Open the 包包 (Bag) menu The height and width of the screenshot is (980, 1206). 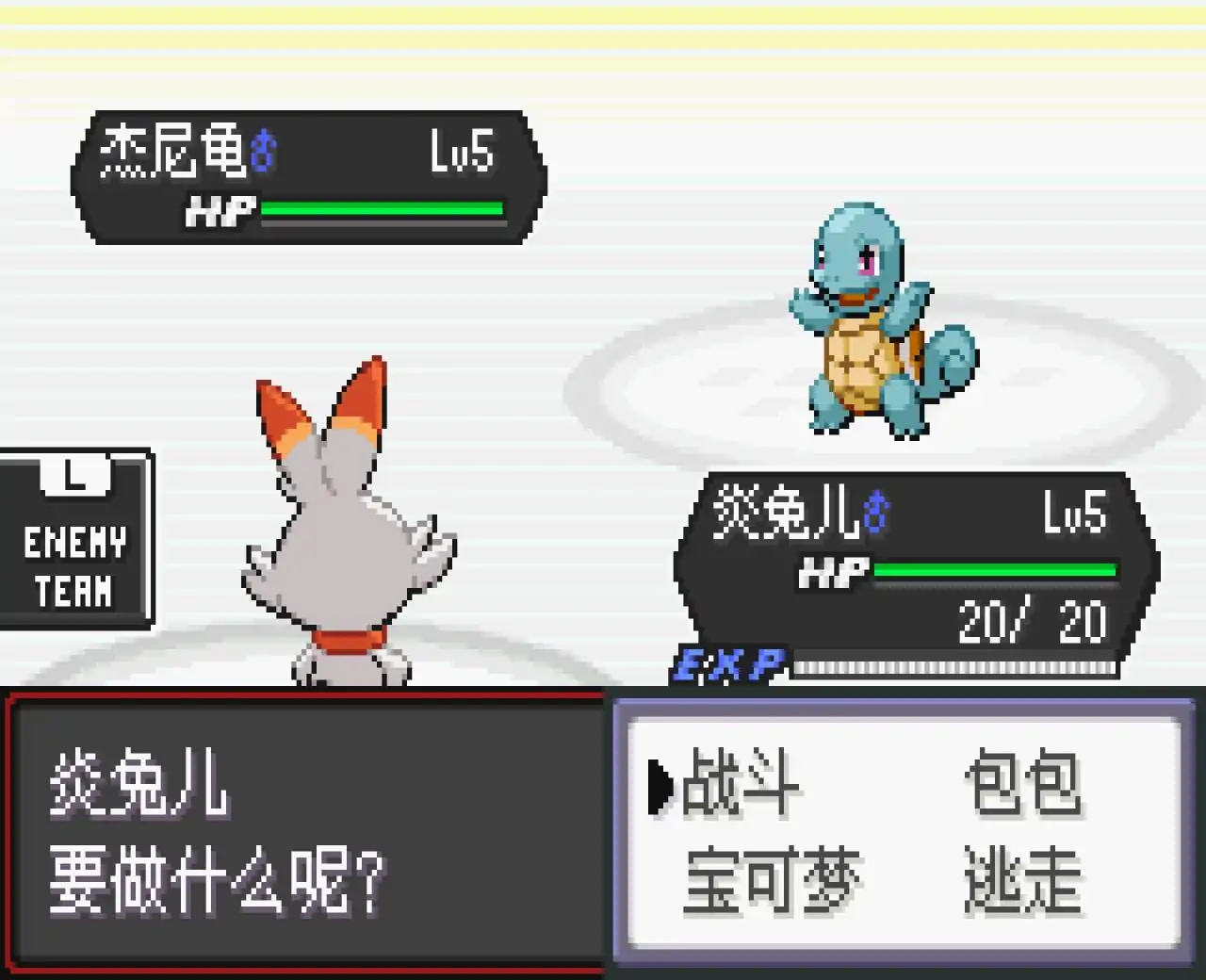tap(1025, 784)
